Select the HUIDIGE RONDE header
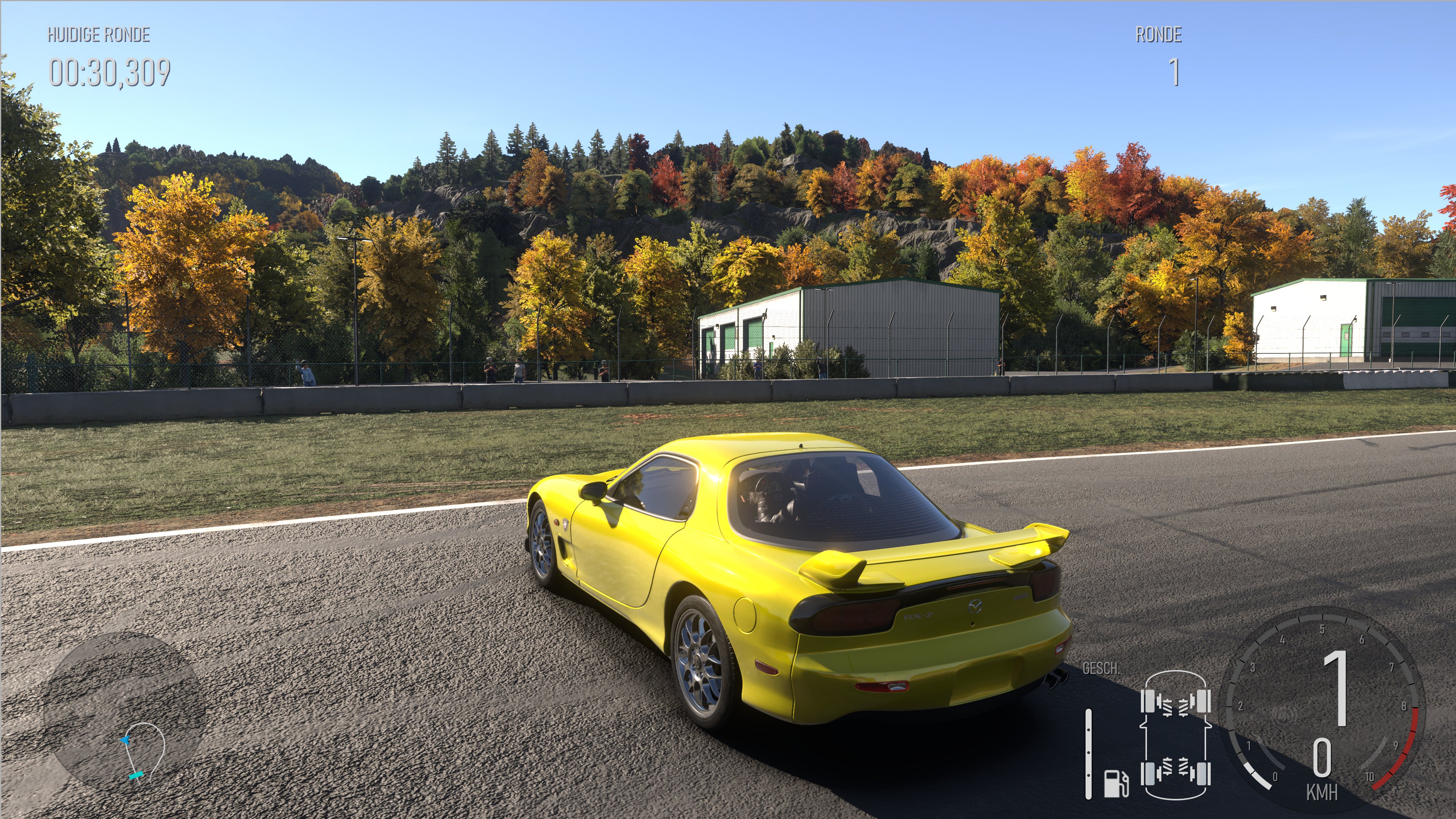This screenshot has width=1456, height=819. pos(98,36)
